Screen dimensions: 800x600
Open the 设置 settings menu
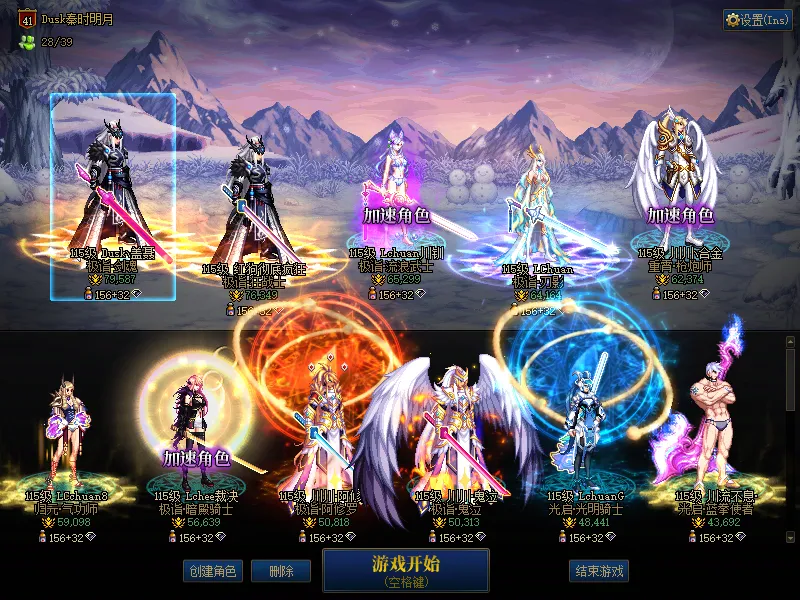click(757, 20)
